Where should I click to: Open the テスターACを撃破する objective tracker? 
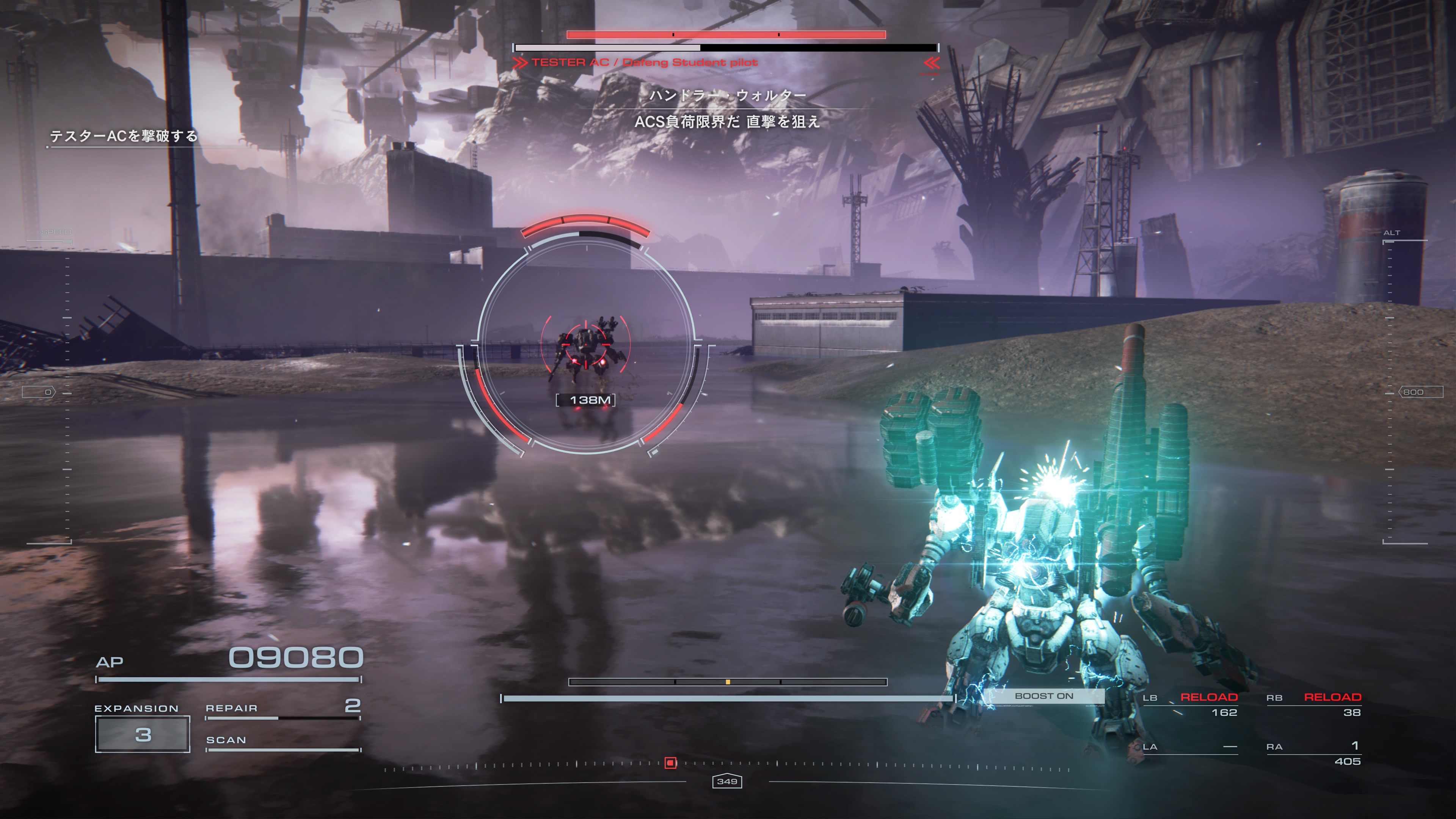pos(124,136)
